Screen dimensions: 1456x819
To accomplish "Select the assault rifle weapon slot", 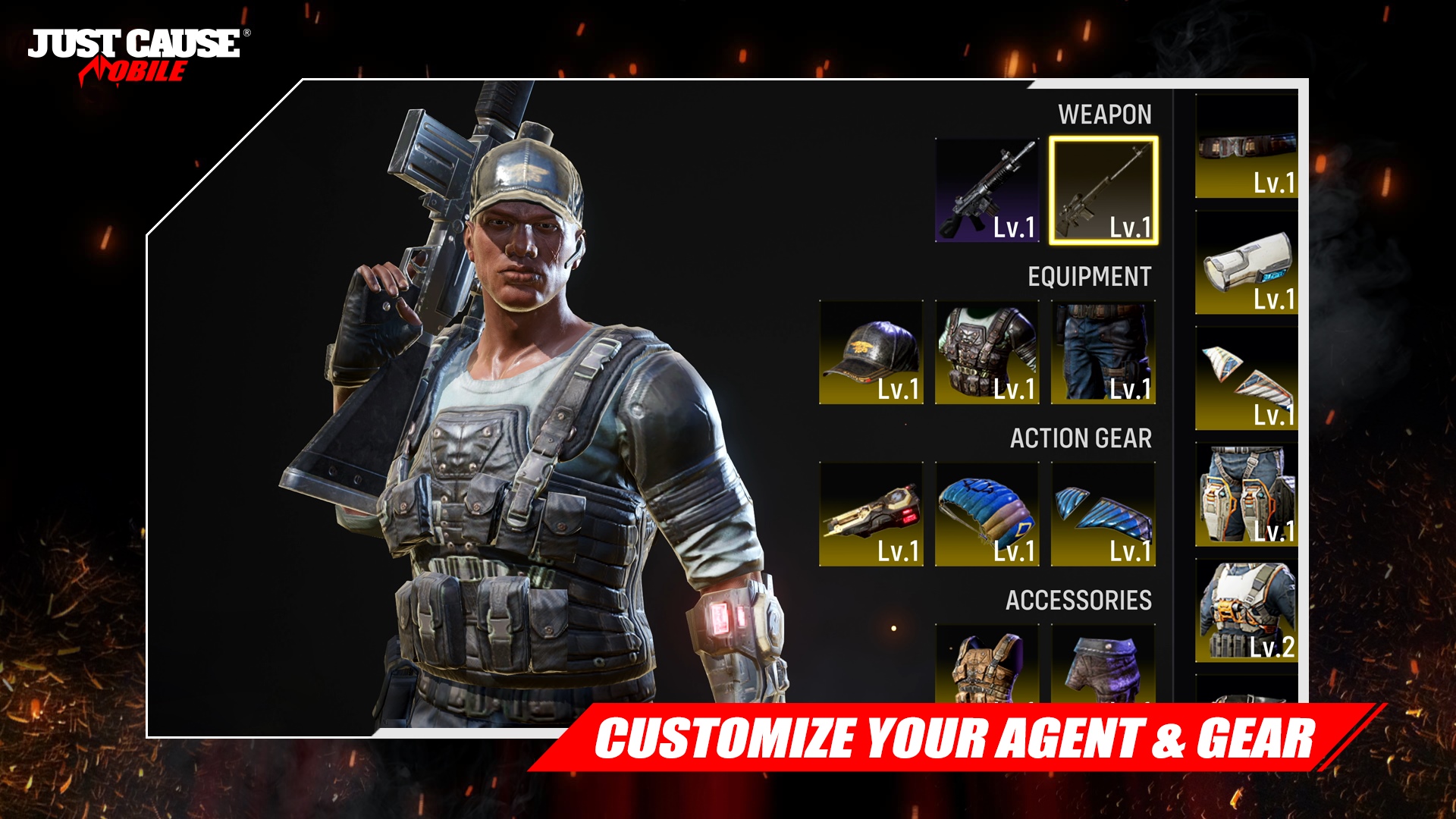I will [987, 190].
